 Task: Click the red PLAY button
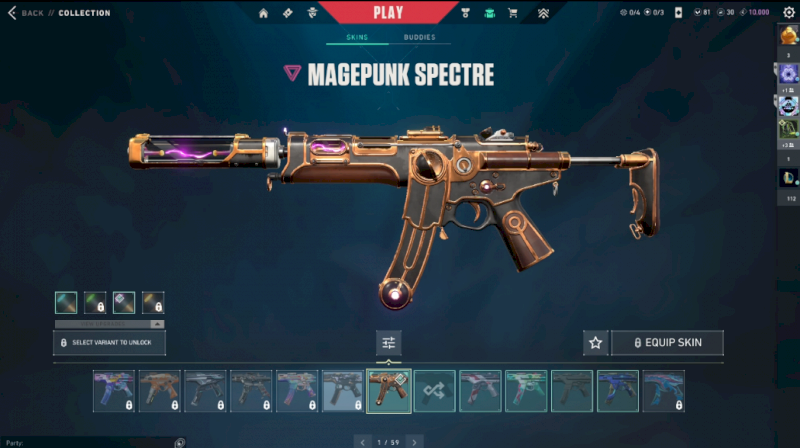click(x=388, y=12)
